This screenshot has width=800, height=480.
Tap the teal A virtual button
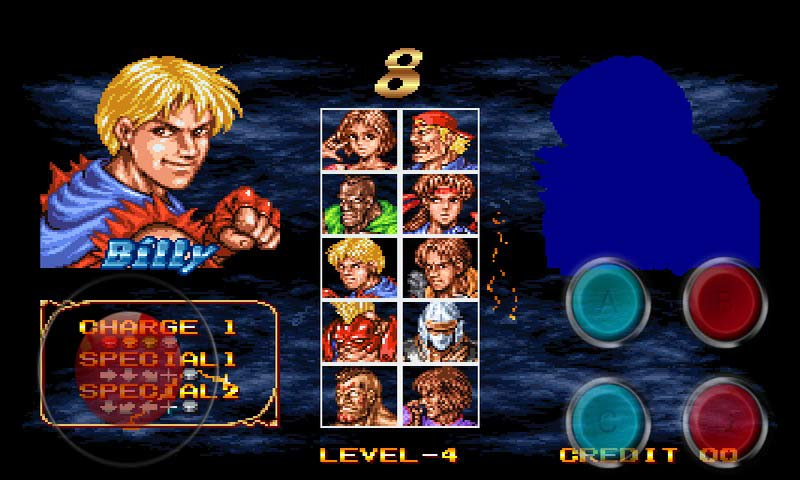click(606, 306)
